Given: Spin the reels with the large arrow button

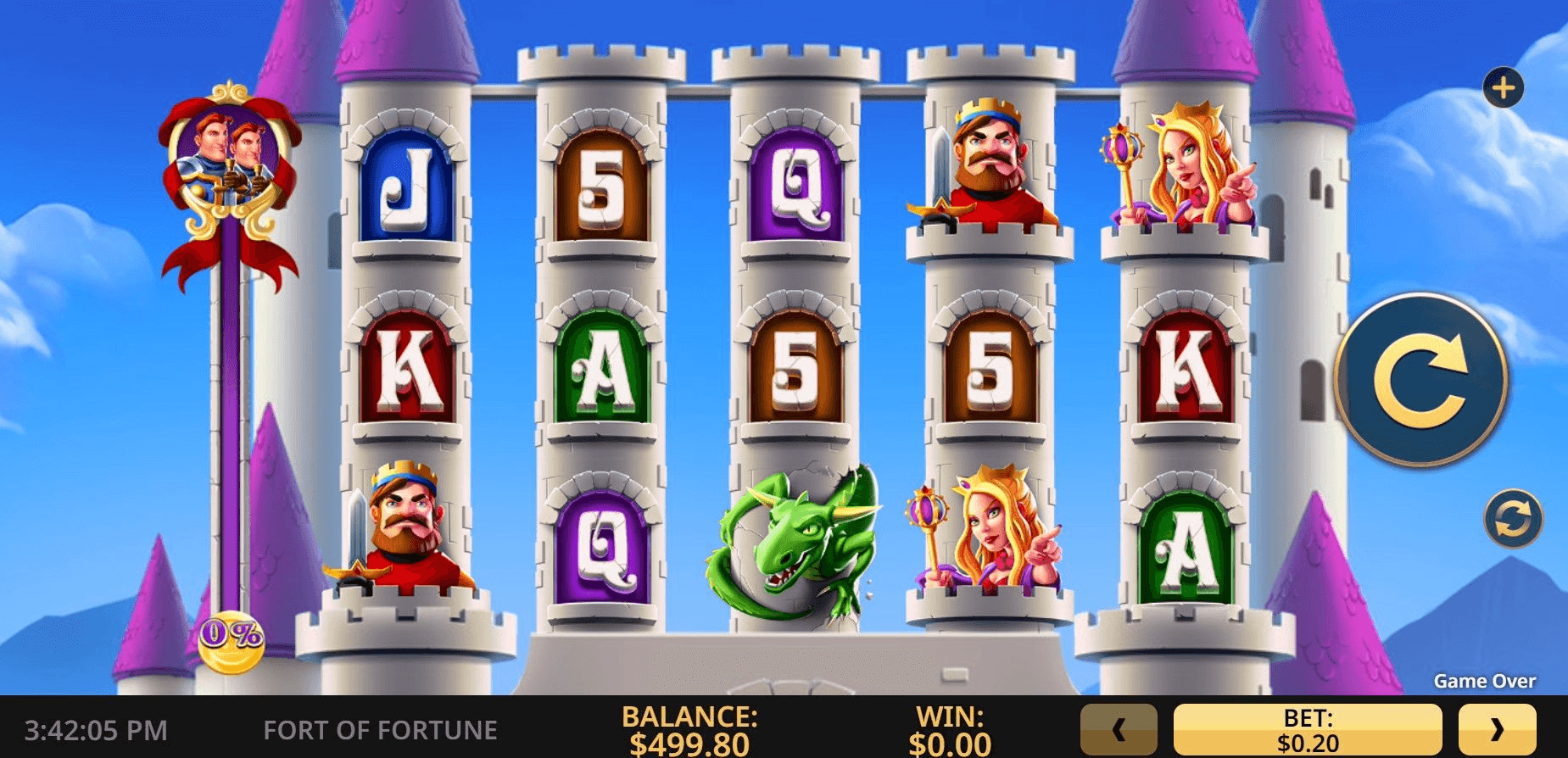Looking at the screenshot, I should click(1420, 379).
